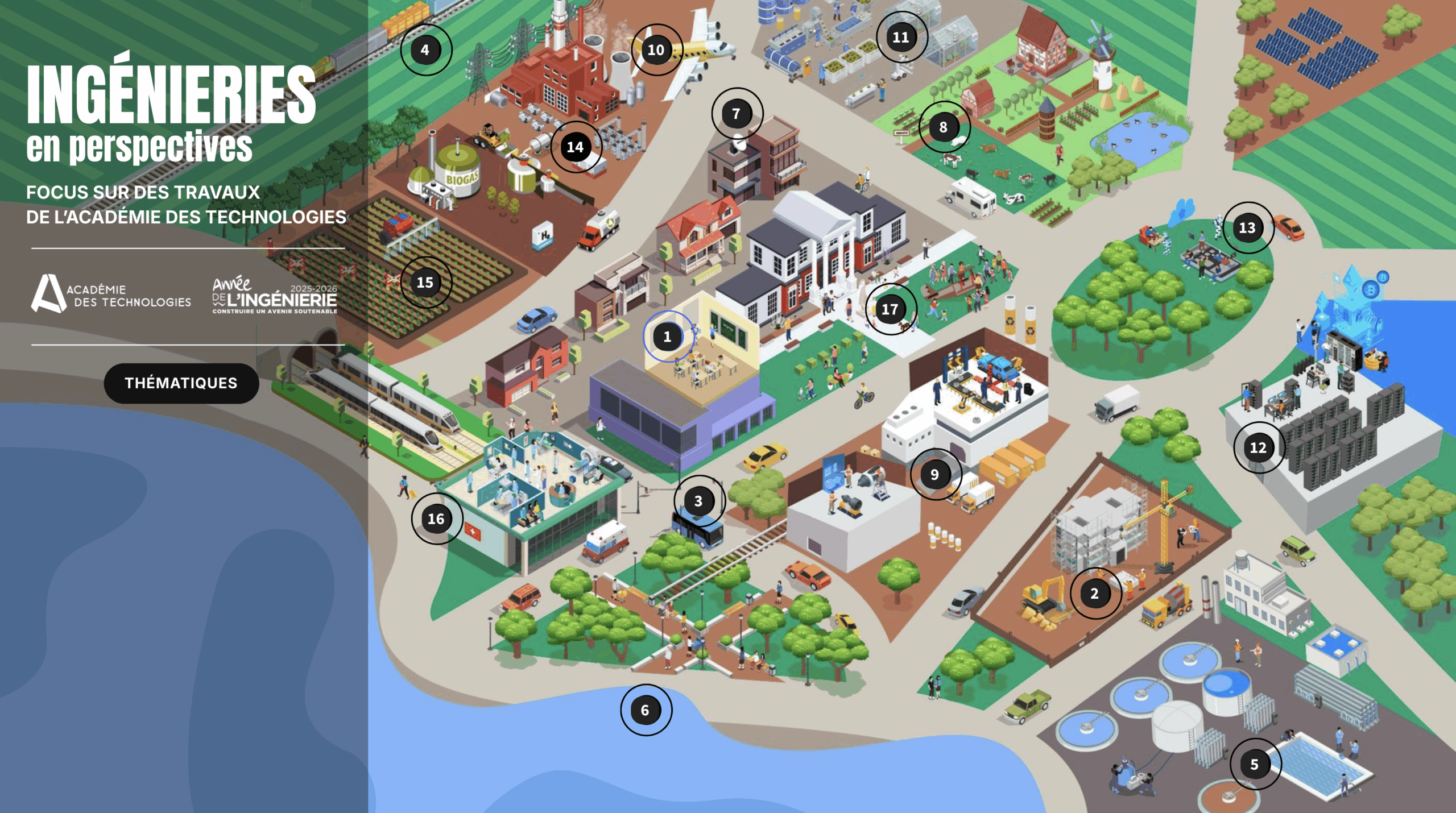Choose marker 16 beside the hospital
1456x813 pixels.
pyautogui.click(x=436, y=519)
